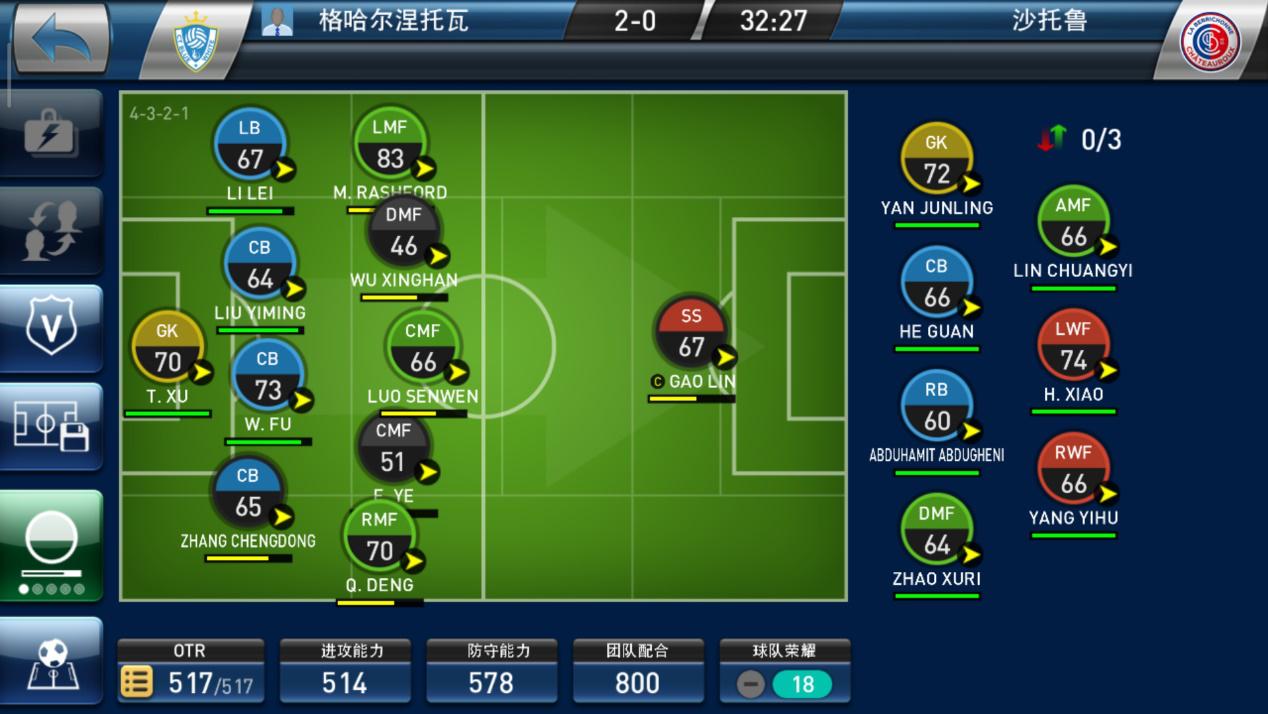Select left back Li Lei
This screenshot has width=1268, height=714.
250,146
